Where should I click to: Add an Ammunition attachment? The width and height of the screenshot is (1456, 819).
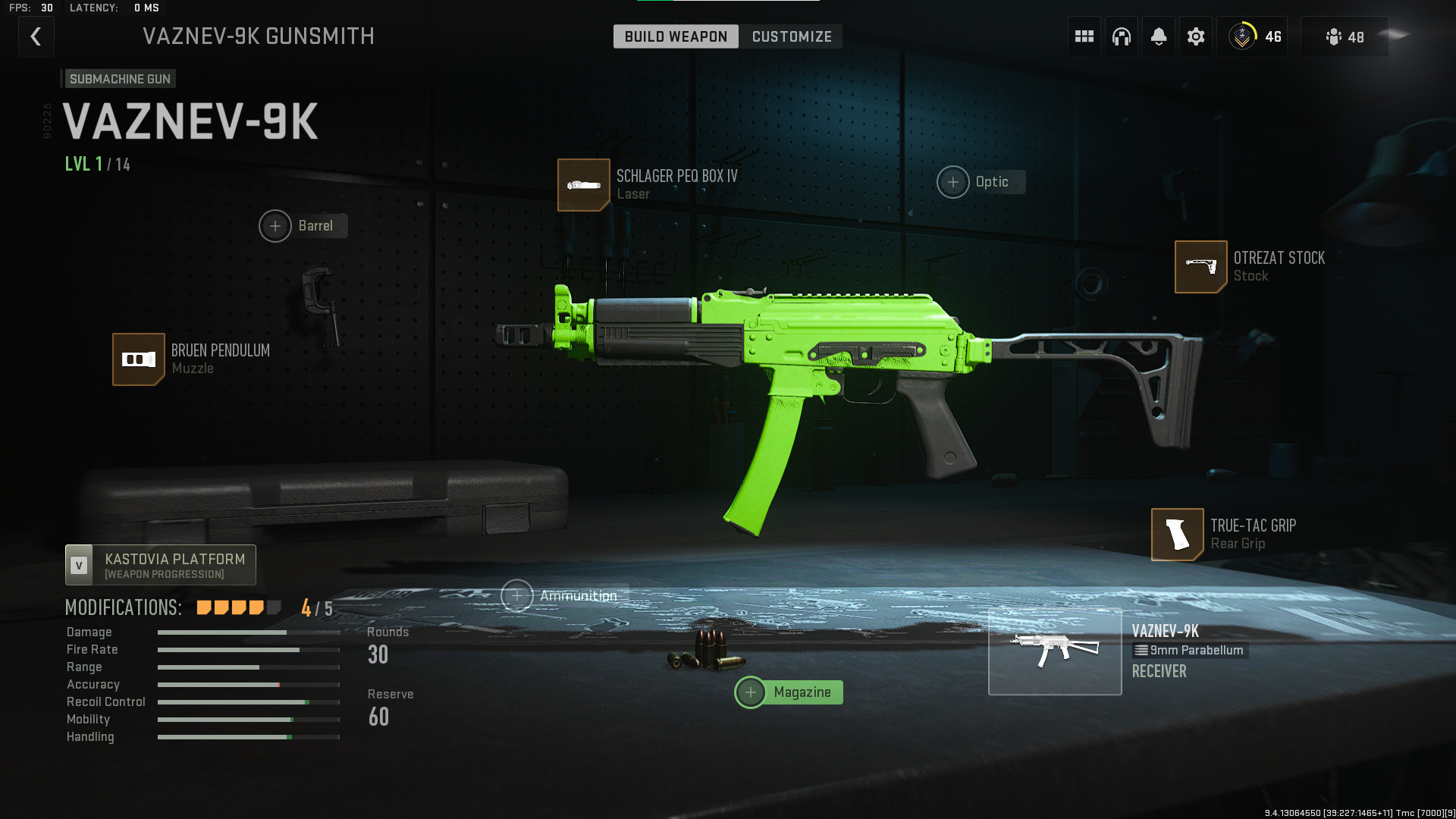(517, 596)
